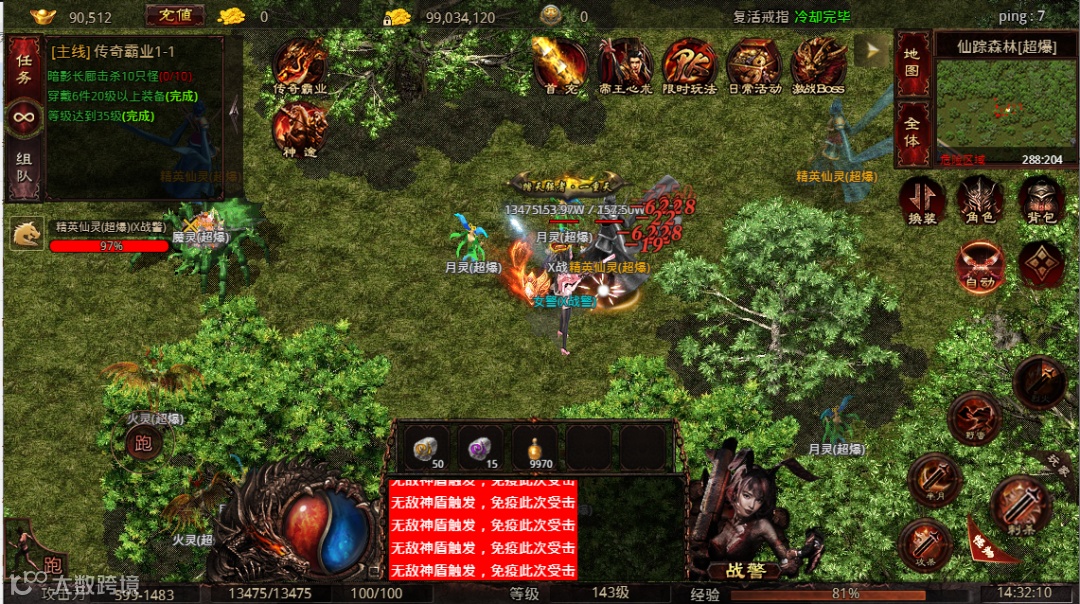
Task: Collapse the top icon row with the arrow
Action: click(872, 49)
